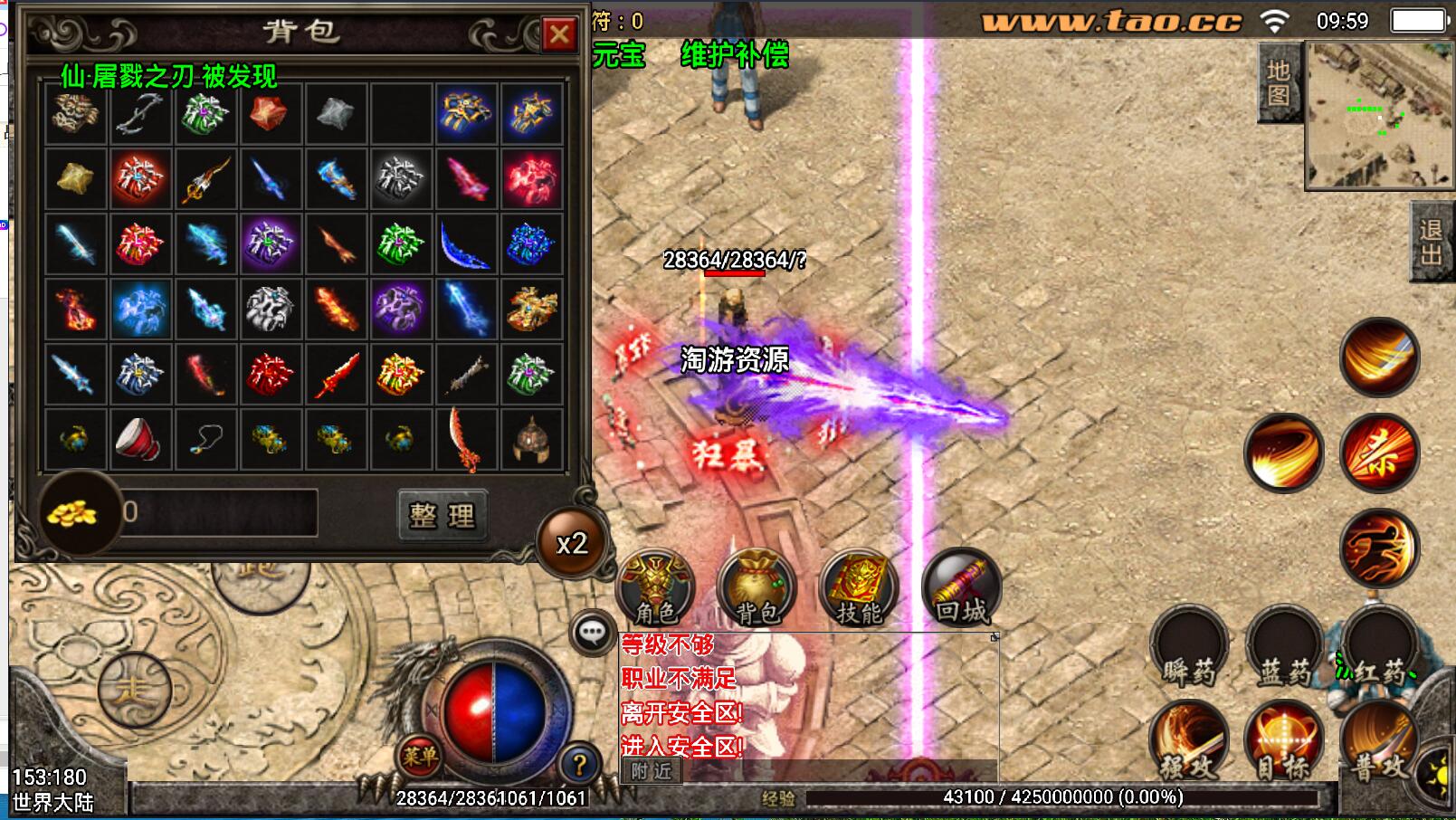Open the 技能 skills book

[858, 588]
